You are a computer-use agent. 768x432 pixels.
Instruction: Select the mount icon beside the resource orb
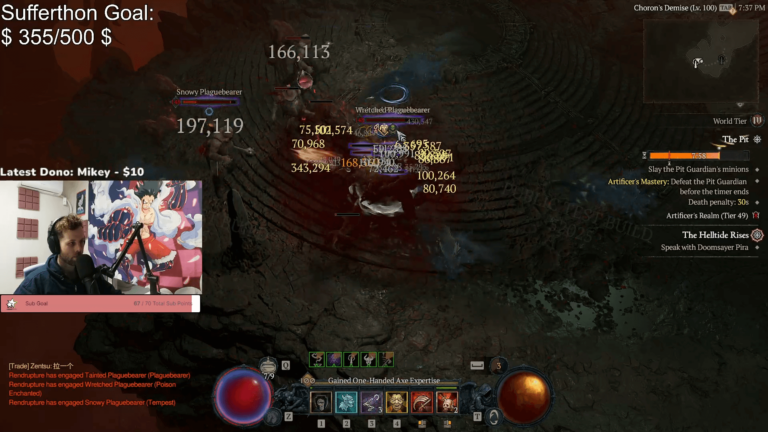point(493,415)
